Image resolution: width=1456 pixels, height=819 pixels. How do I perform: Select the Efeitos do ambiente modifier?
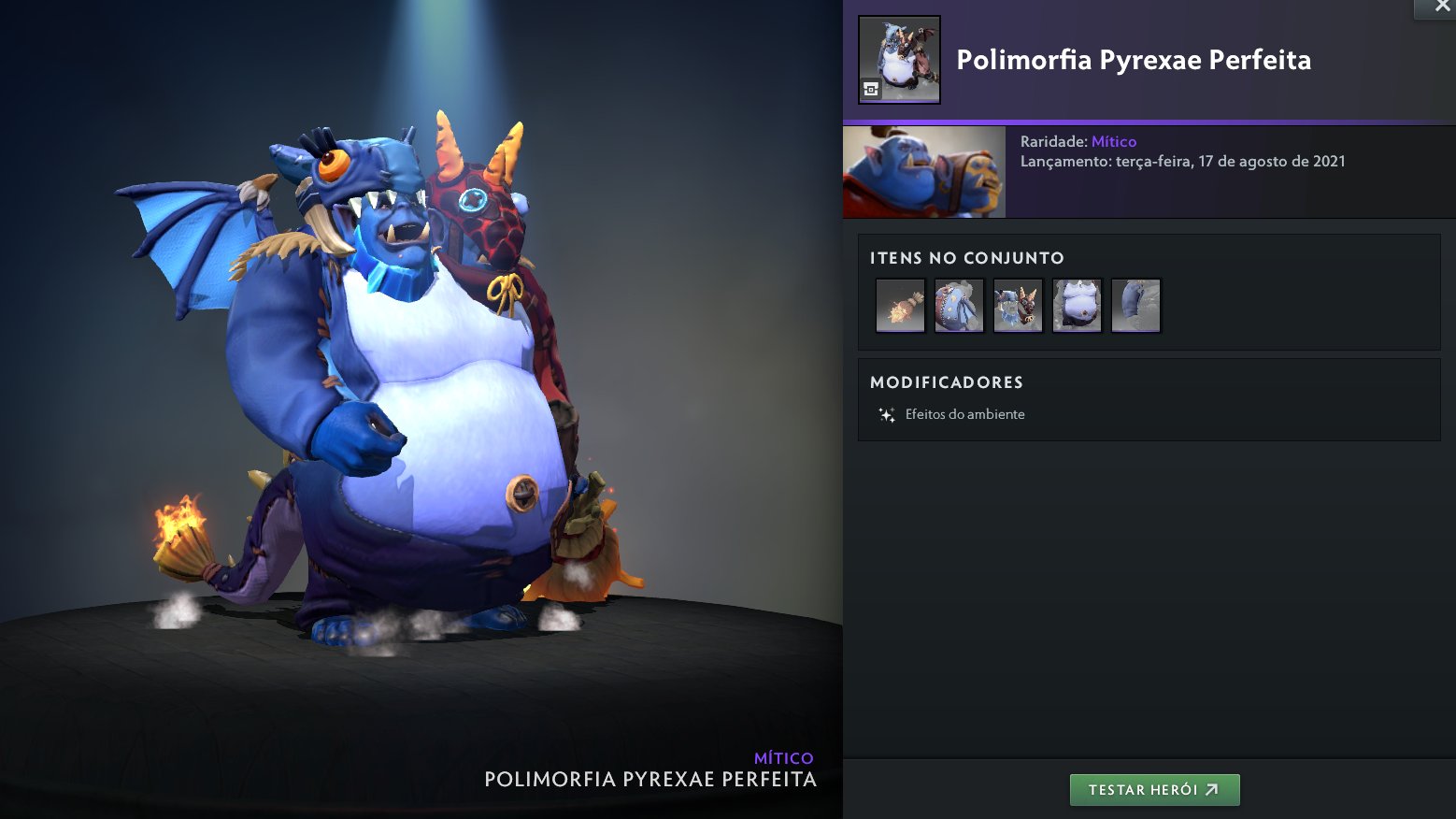coord(964,414)
